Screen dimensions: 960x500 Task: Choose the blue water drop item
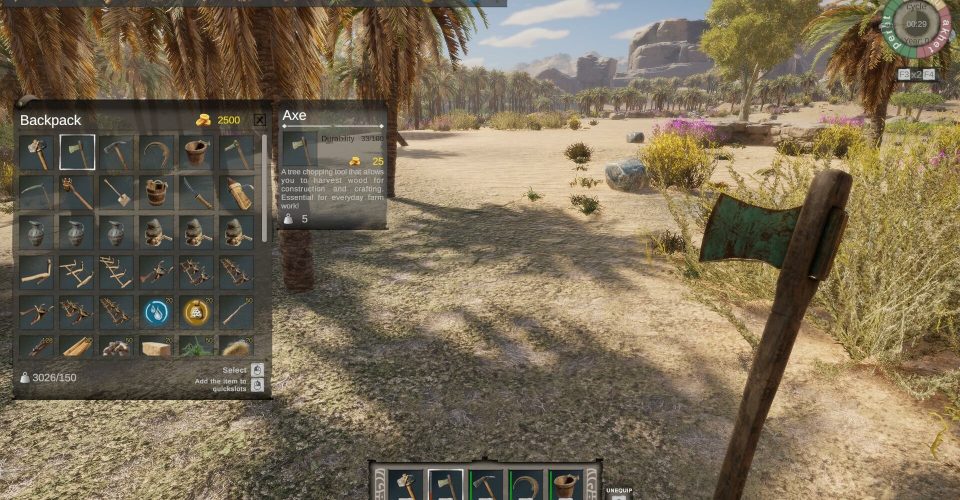point(157,312)
